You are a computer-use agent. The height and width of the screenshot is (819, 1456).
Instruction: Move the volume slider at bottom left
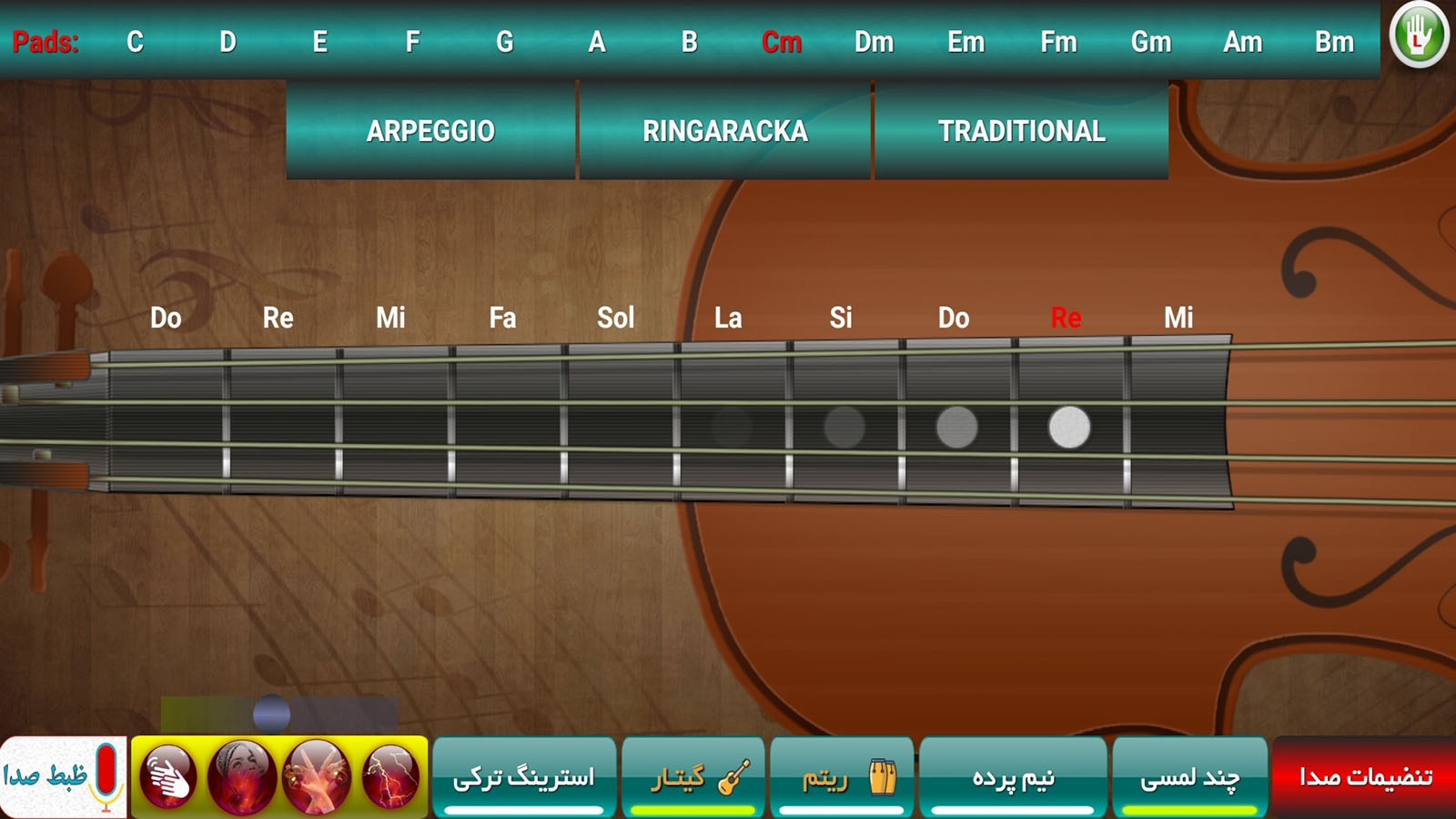tap(271, 711)
